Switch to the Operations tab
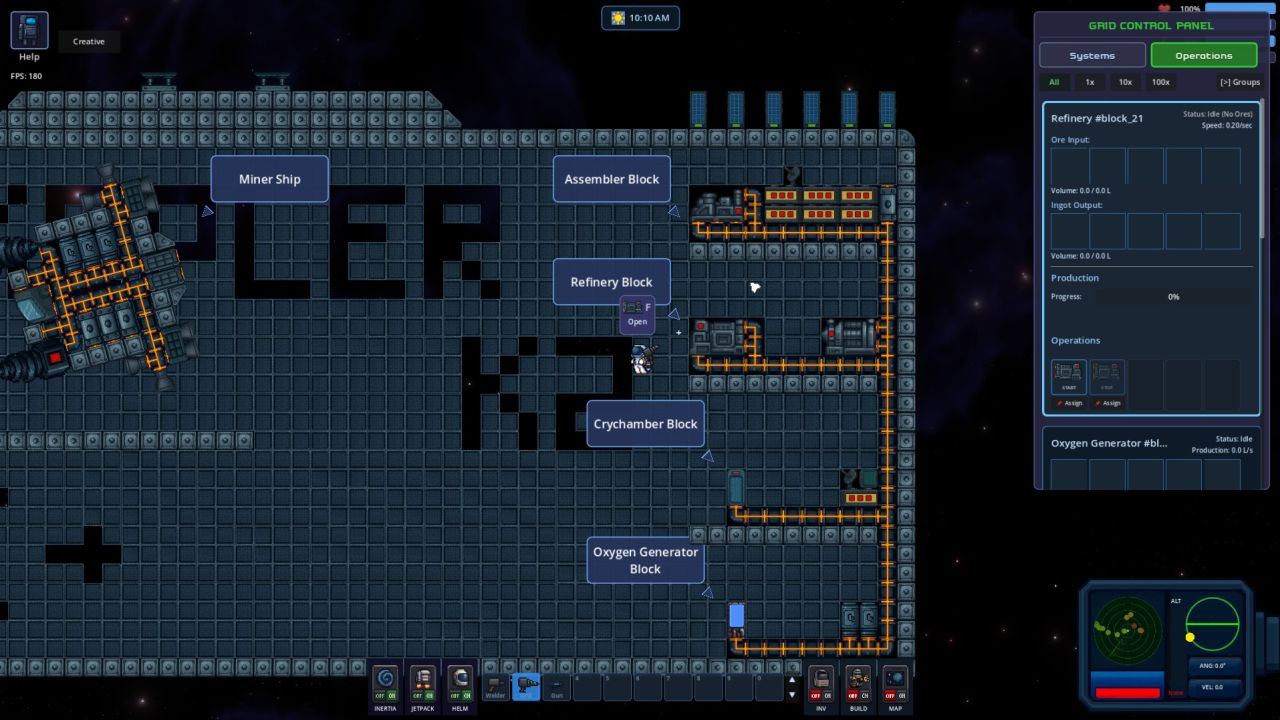The width and height of the screenshot is (1280, 720). click(x=1204, y=55)
